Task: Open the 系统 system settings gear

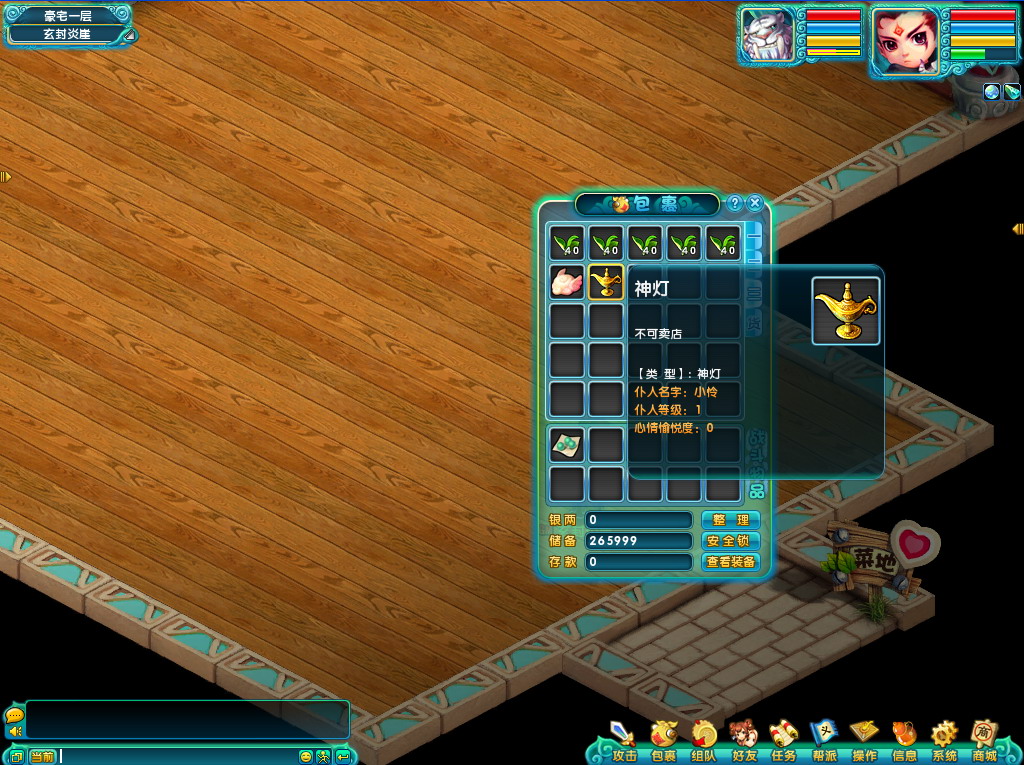Action: [944, 740]
